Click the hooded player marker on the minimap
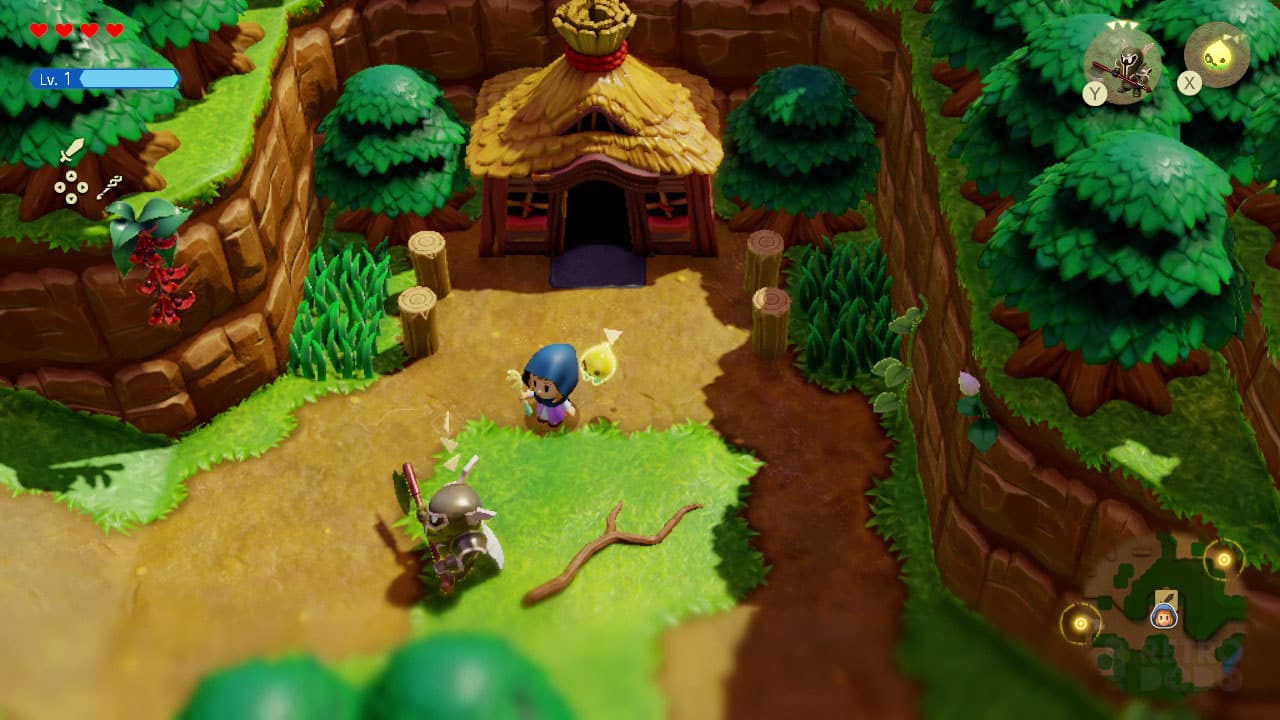 [x=1163, y=617]
